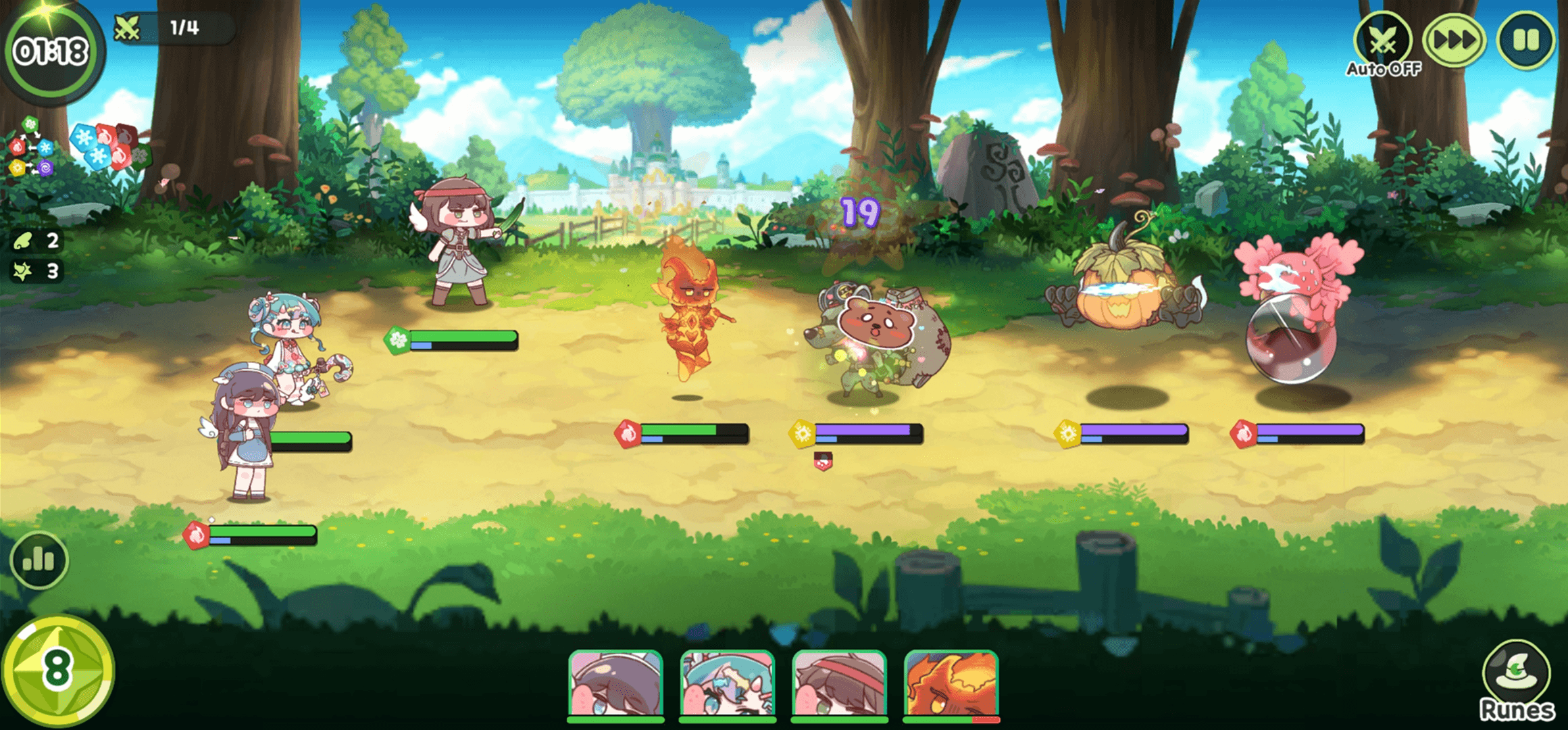Select the fire spirit hero portrait
Viewport: 1568px width, 730px height.
951,684
